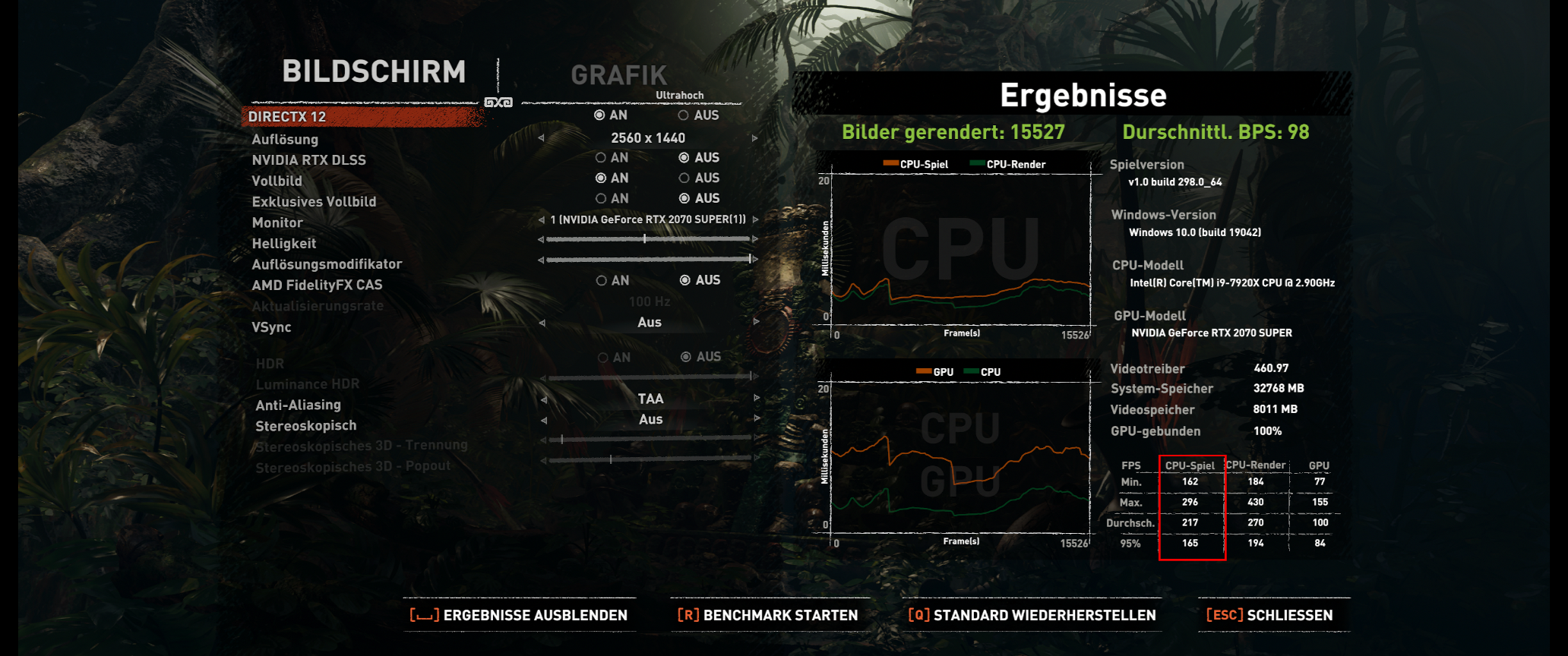1568x656 pixels.
Task: Select the BILDSCHIRM tab
Action: [x=375, y=72]
